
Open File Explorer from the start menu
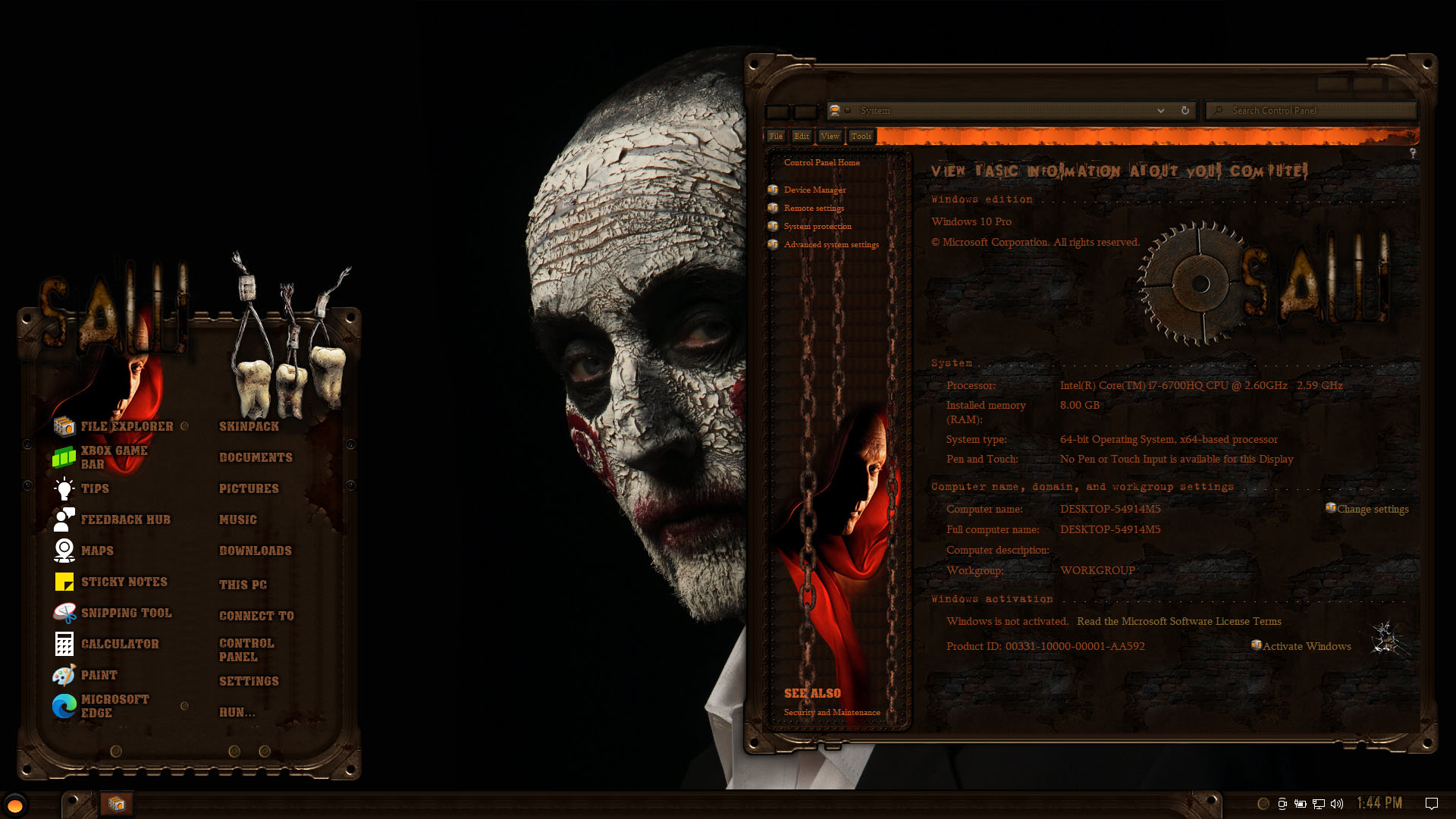(126, 426)
